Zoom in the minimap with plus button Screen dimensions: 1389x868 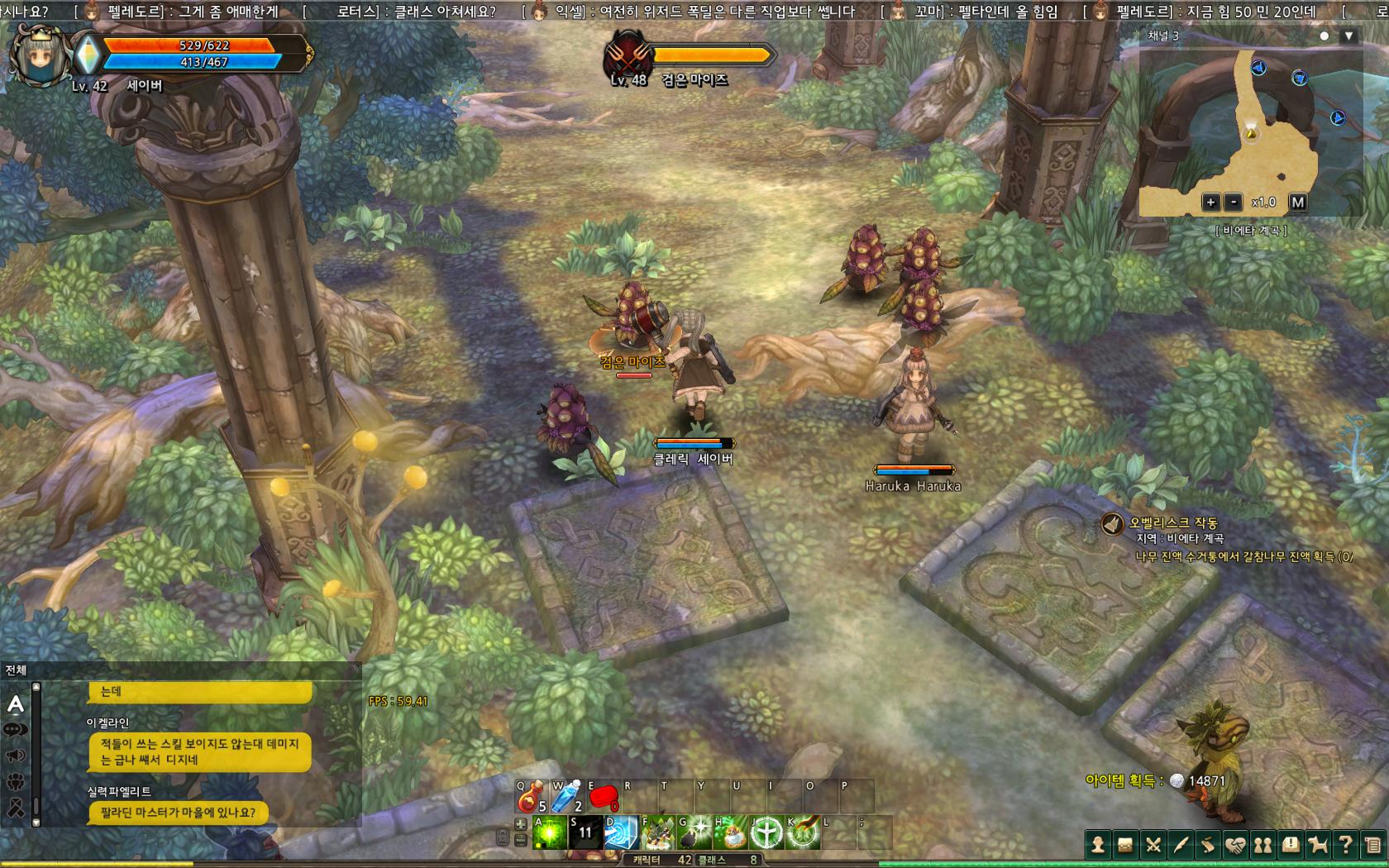coord(1210,202)
